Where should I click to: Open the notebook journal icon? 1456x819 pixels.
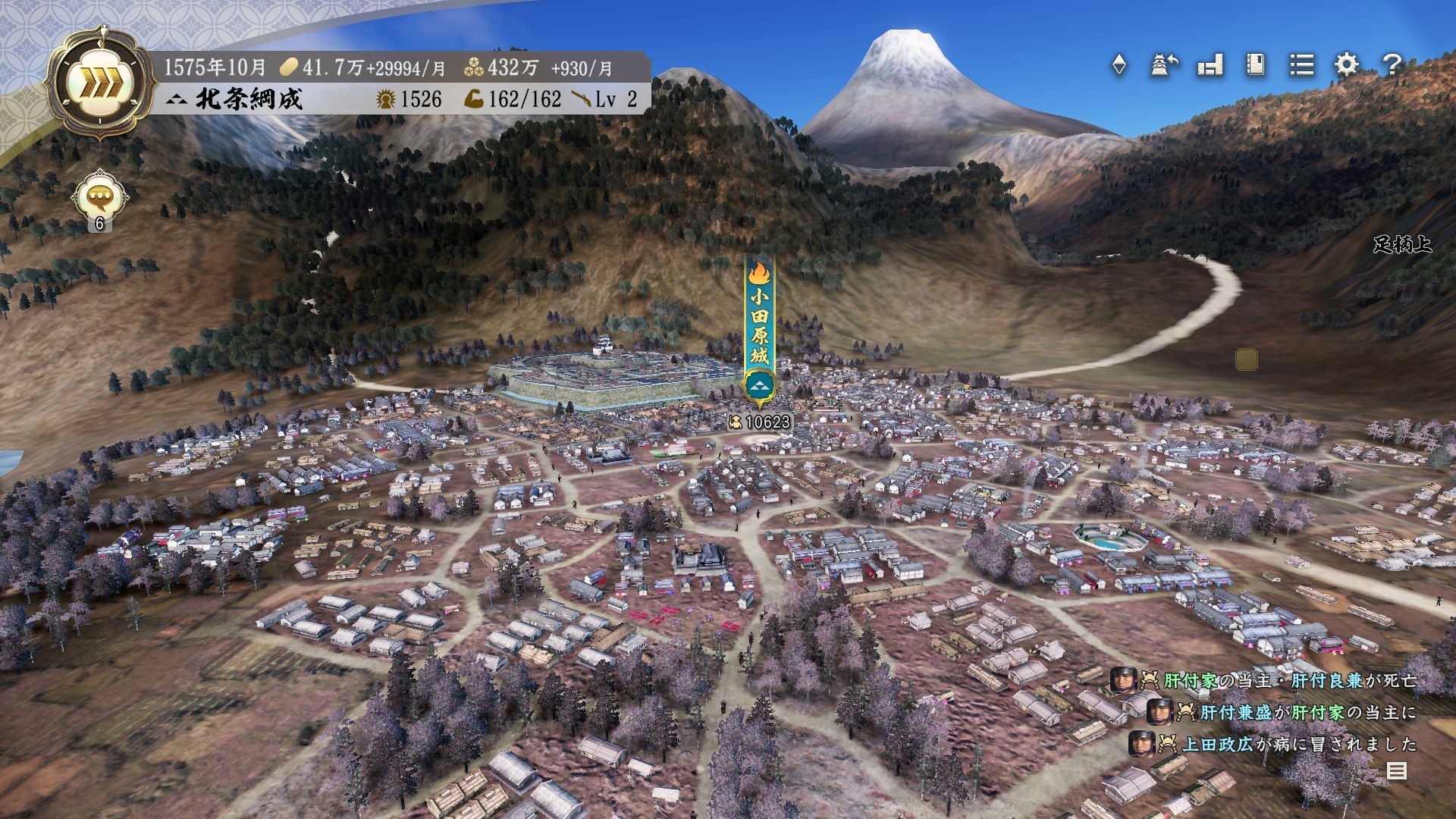click(1256, 65)
